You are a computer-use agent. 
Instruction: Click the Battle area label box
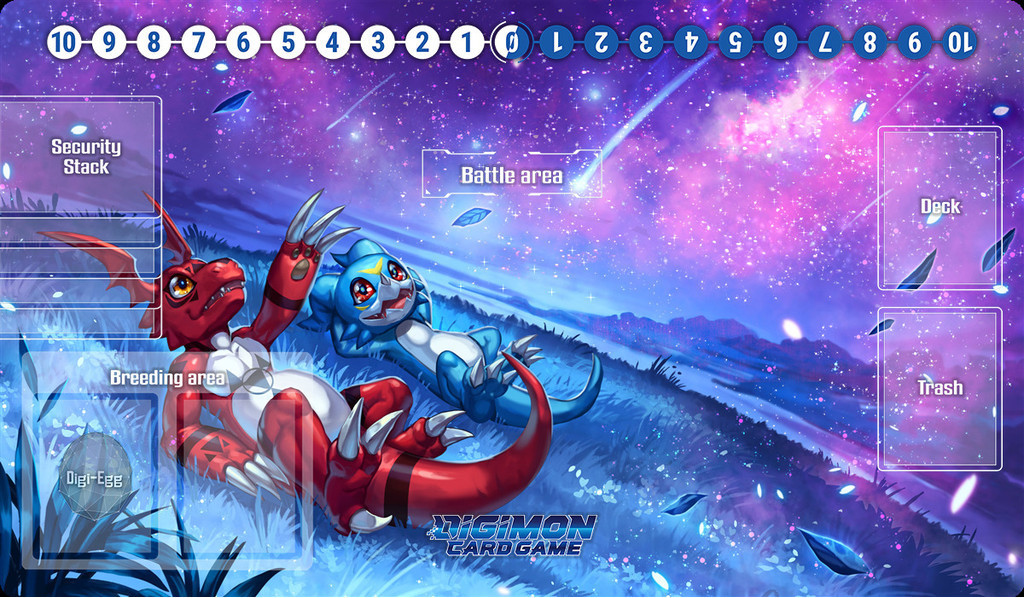pos(511,175)
